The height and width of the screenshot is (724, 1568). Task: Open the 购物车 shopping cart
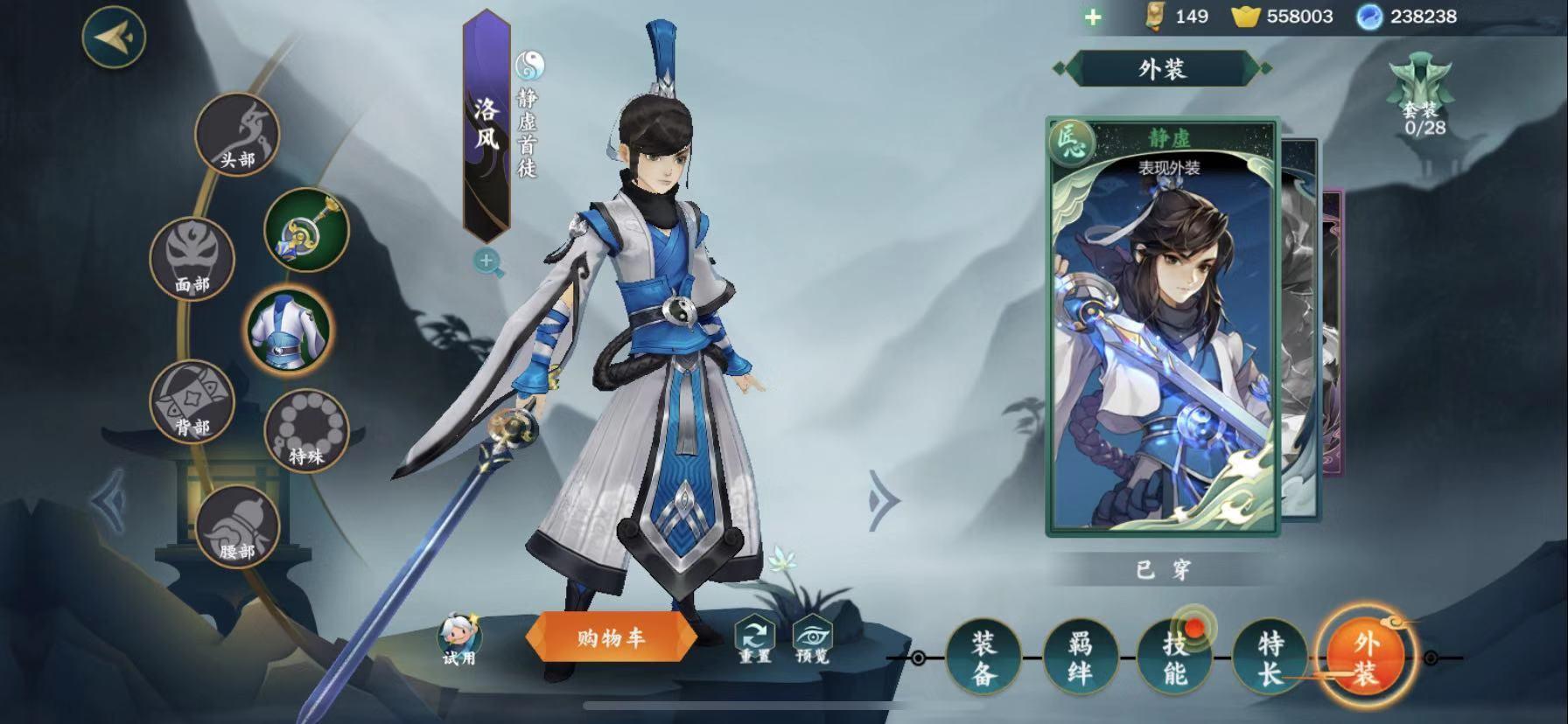pyautogui.click(x=611, y=638)
